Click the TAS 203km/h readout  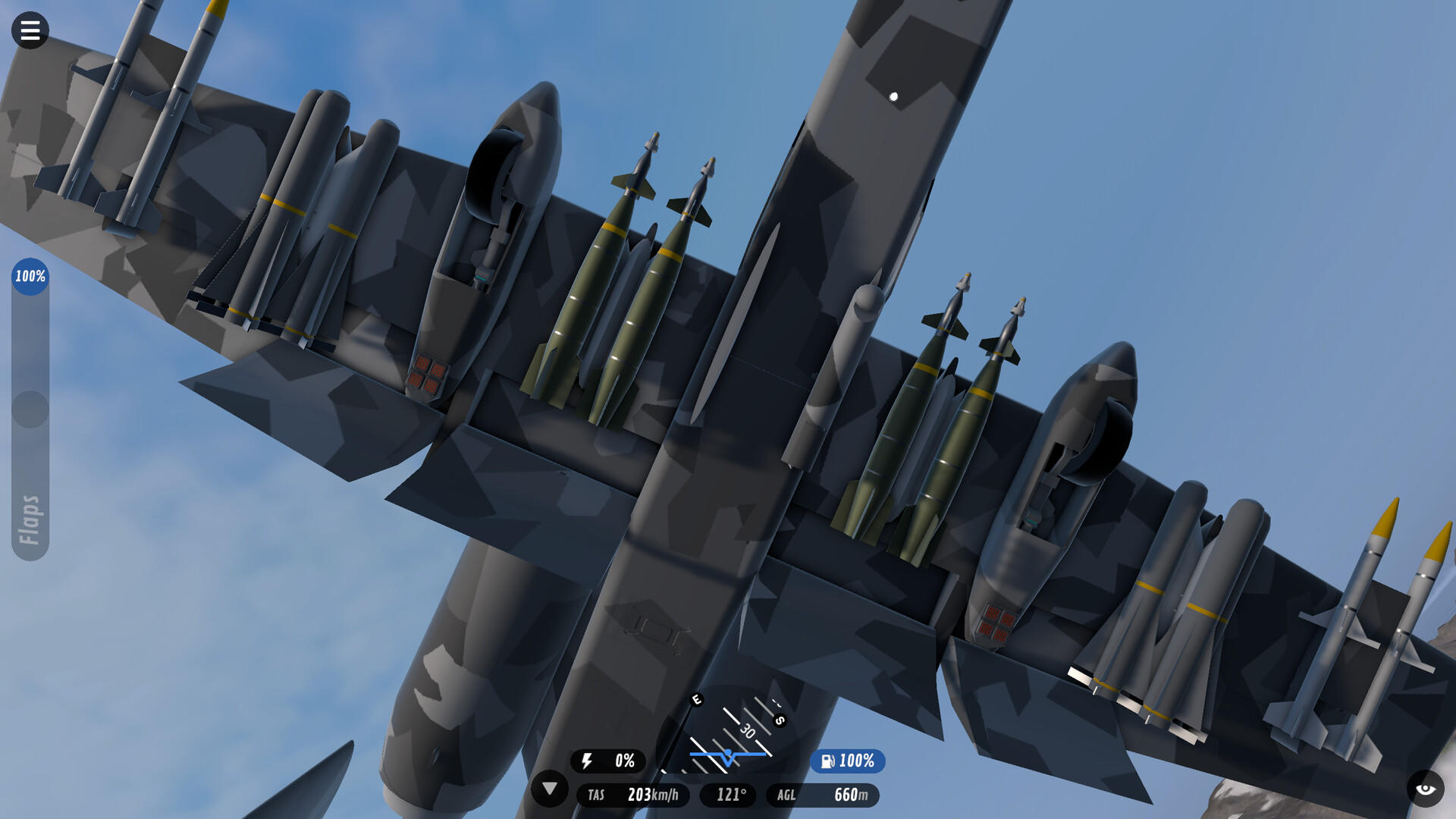click(x=634, y=795)
